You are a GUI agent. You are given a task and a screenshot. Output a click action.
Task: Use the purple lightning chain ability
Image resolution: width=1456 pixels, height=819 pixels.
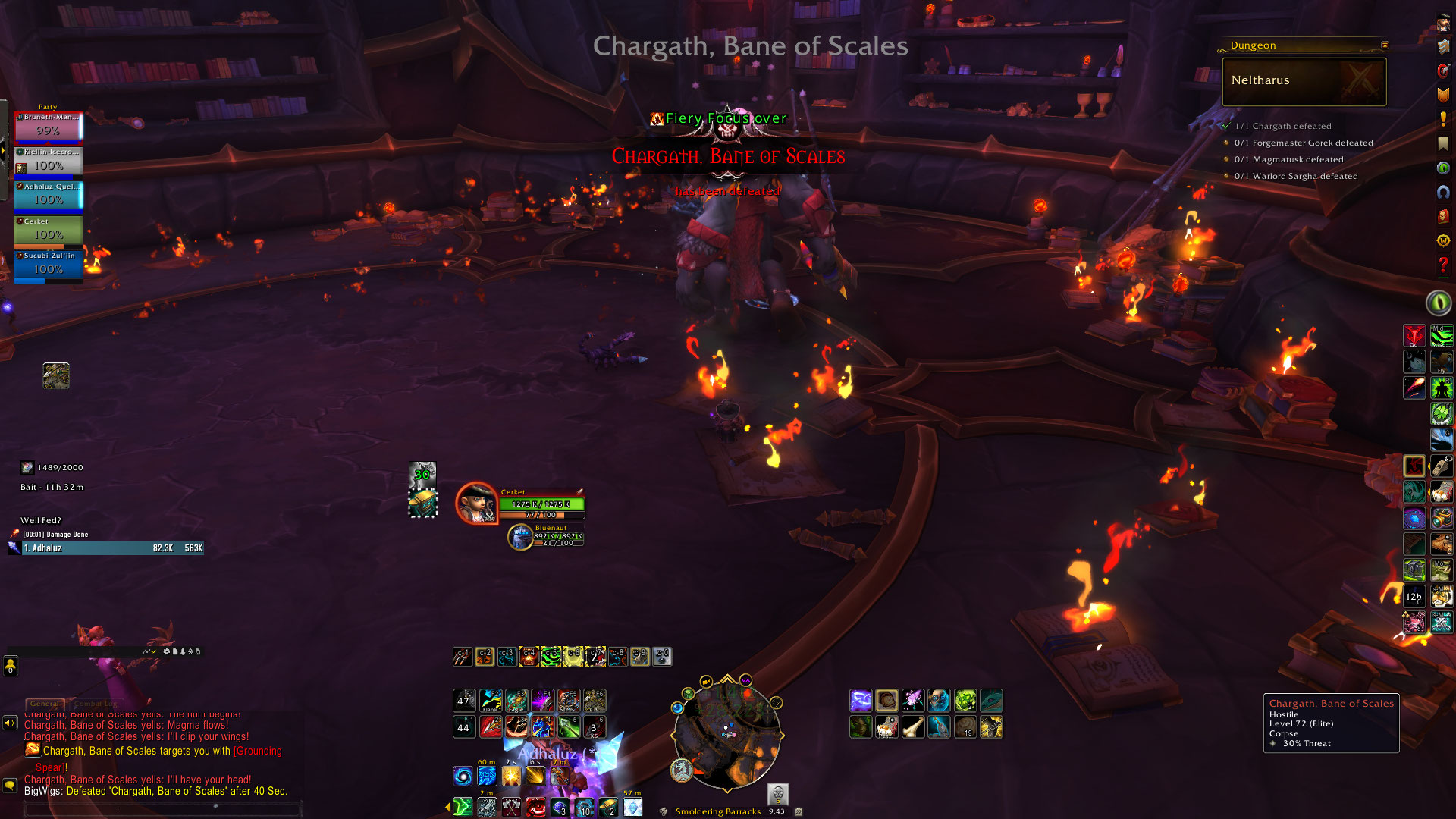point(861,700)
